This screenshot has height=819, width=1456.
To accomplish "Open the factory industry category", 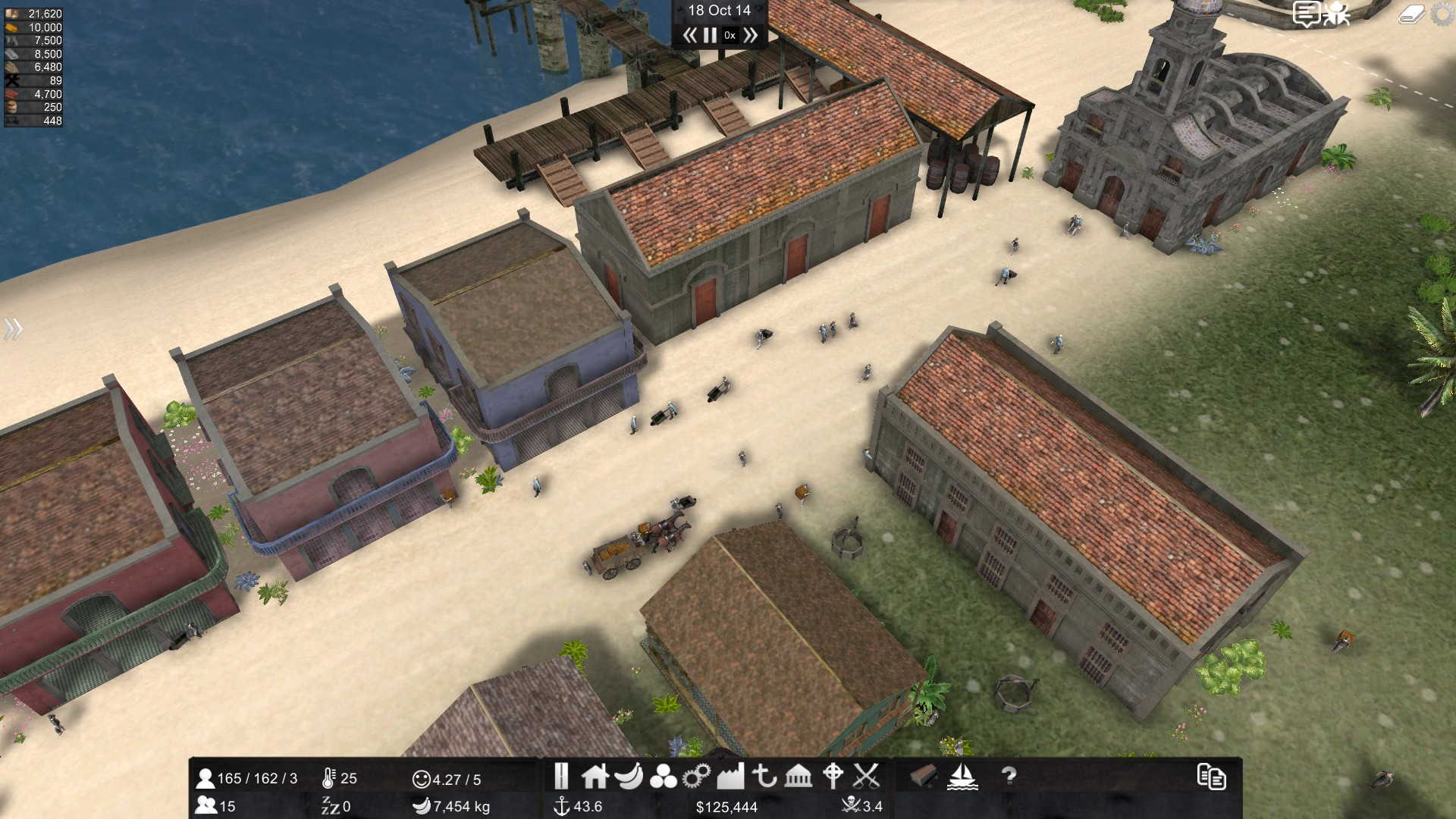I will pos(730,776).
